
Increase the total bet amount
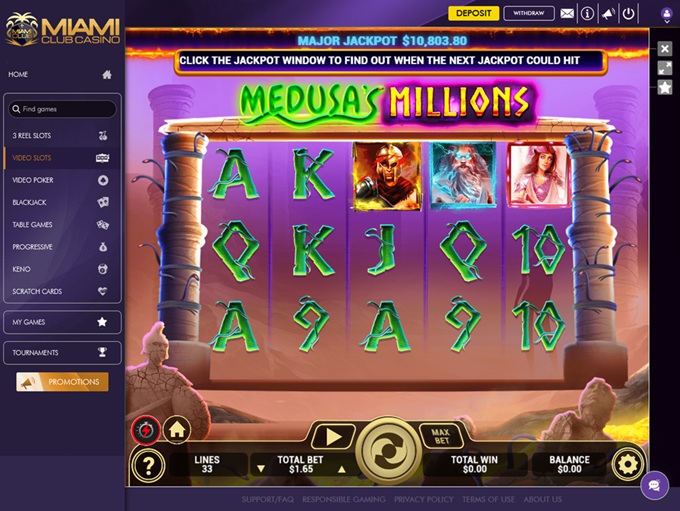click(341, 468)
